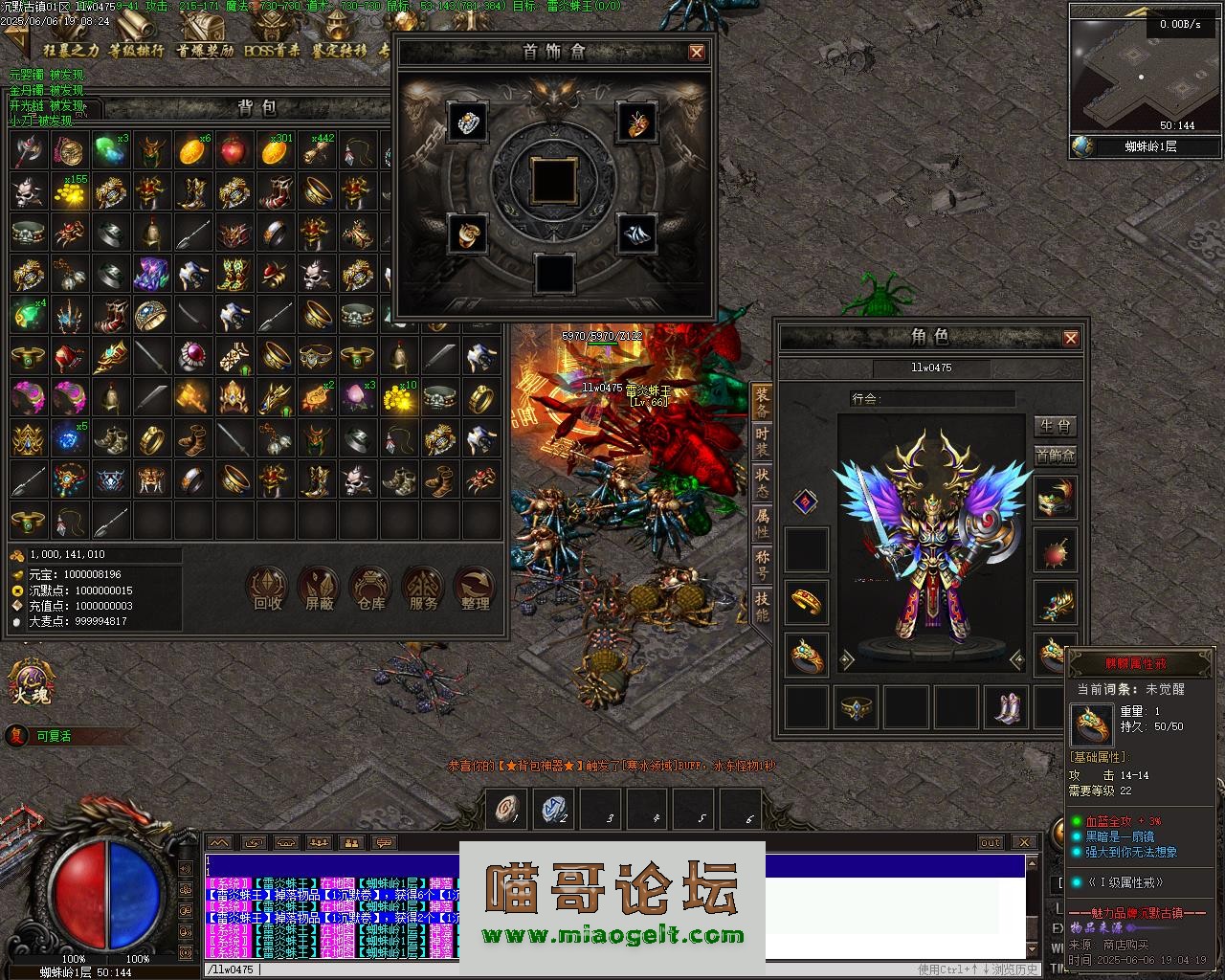Screen dimensions: 1225x980
Task: Open the 首爆奖励 first-drop rewards
Action: point(205,50)
